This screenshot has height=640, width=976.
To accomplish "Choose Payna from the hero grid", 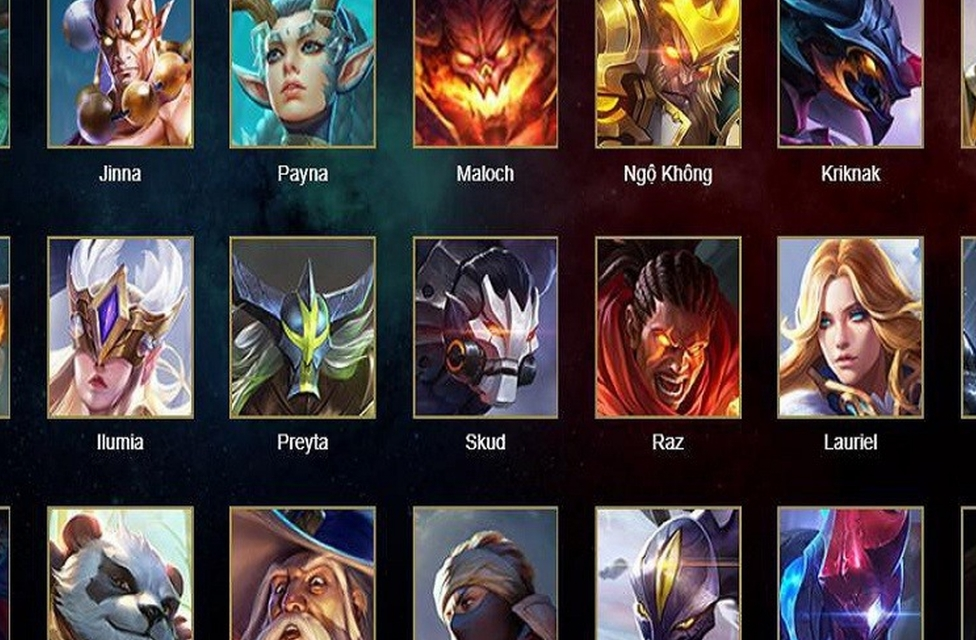I will coord(302,72).
